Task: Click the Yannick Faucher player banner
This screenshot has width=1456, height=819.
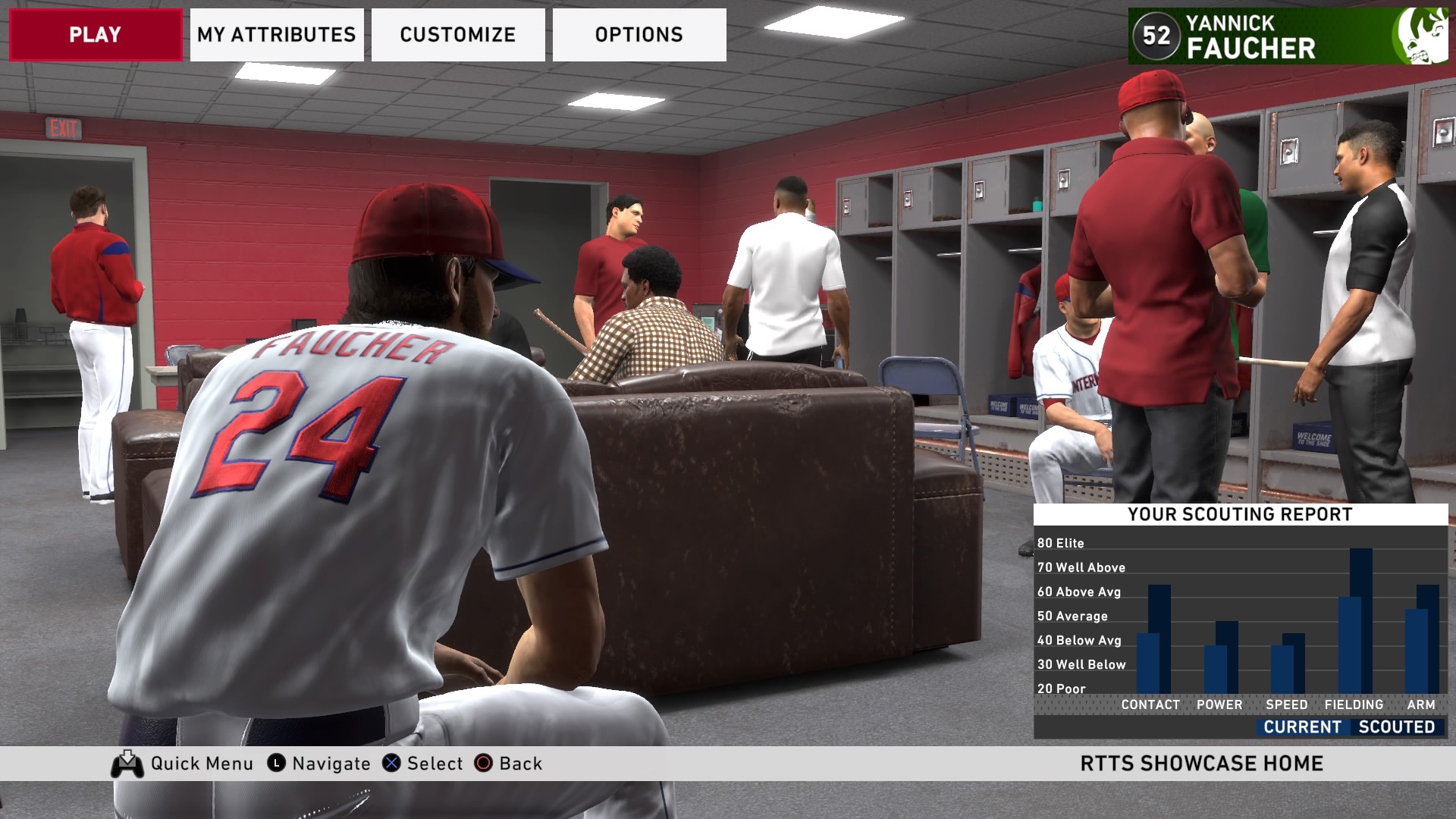Action: click(x=1288, y=36)
